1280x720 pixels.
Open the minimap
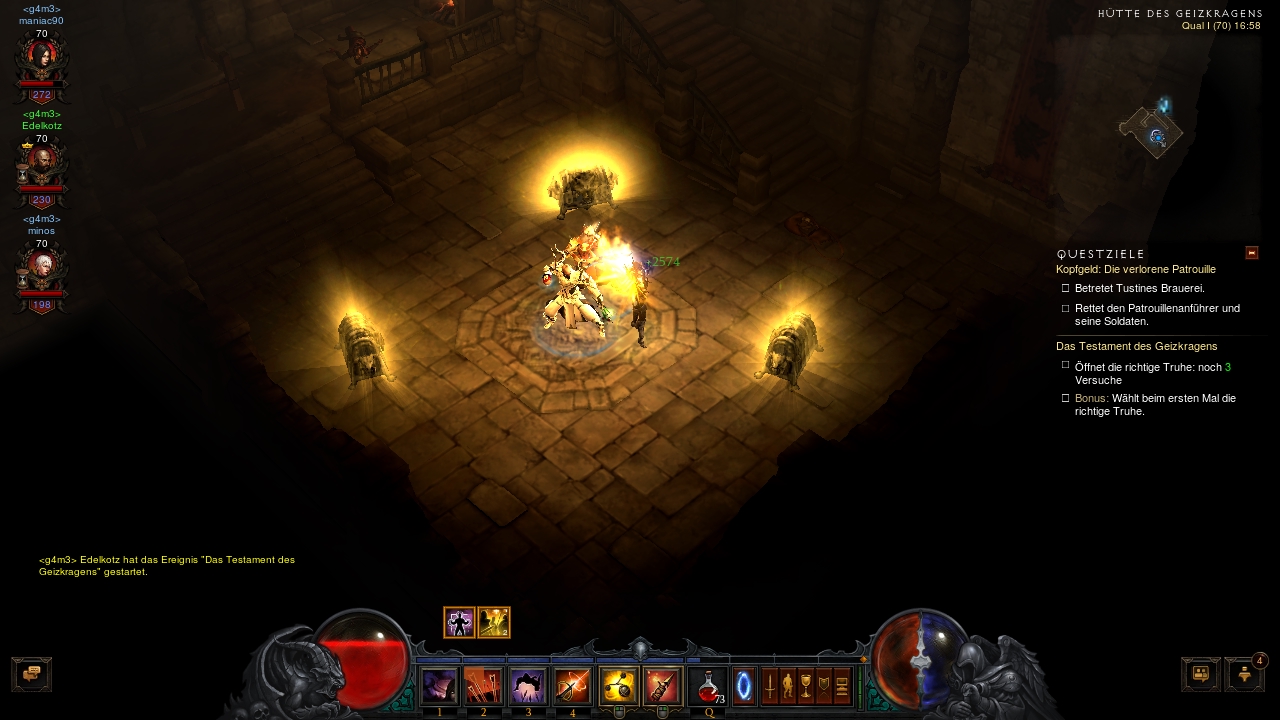pos(1152,132)
